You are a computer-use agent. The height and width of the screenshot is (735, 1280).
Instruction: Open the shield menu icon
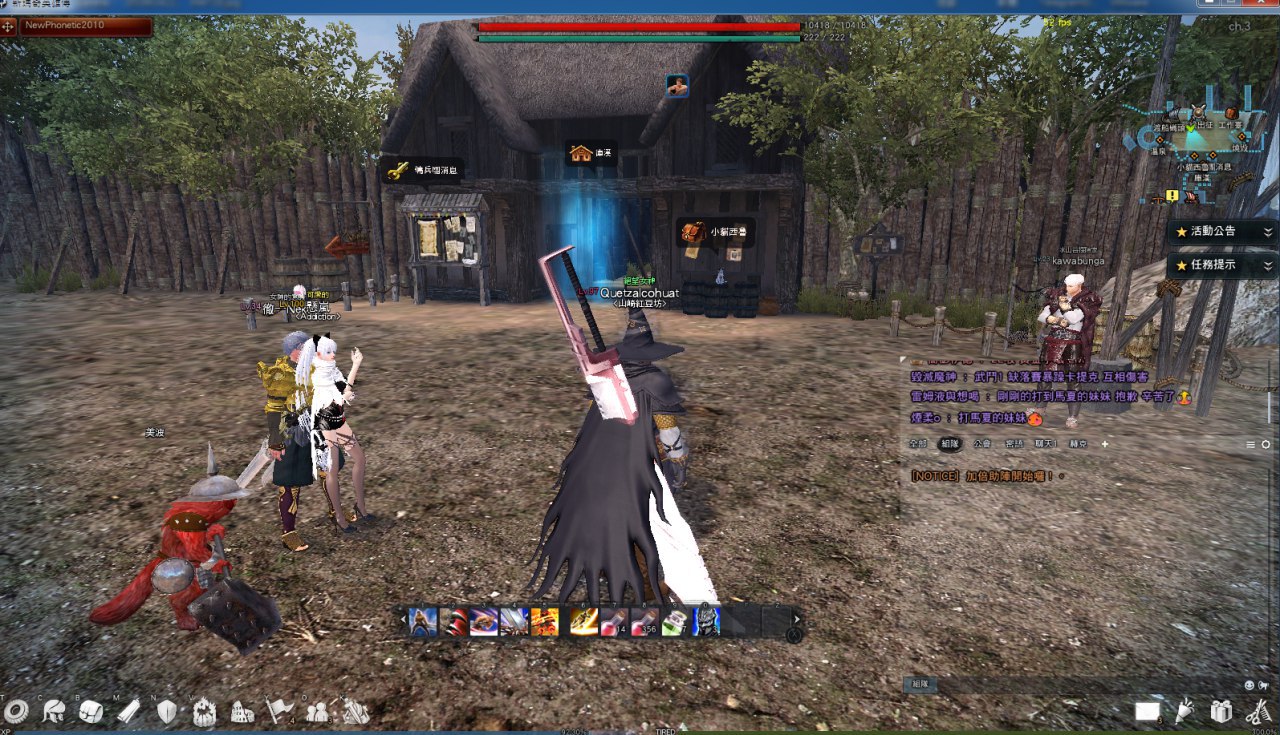click(x=167, y=711)
